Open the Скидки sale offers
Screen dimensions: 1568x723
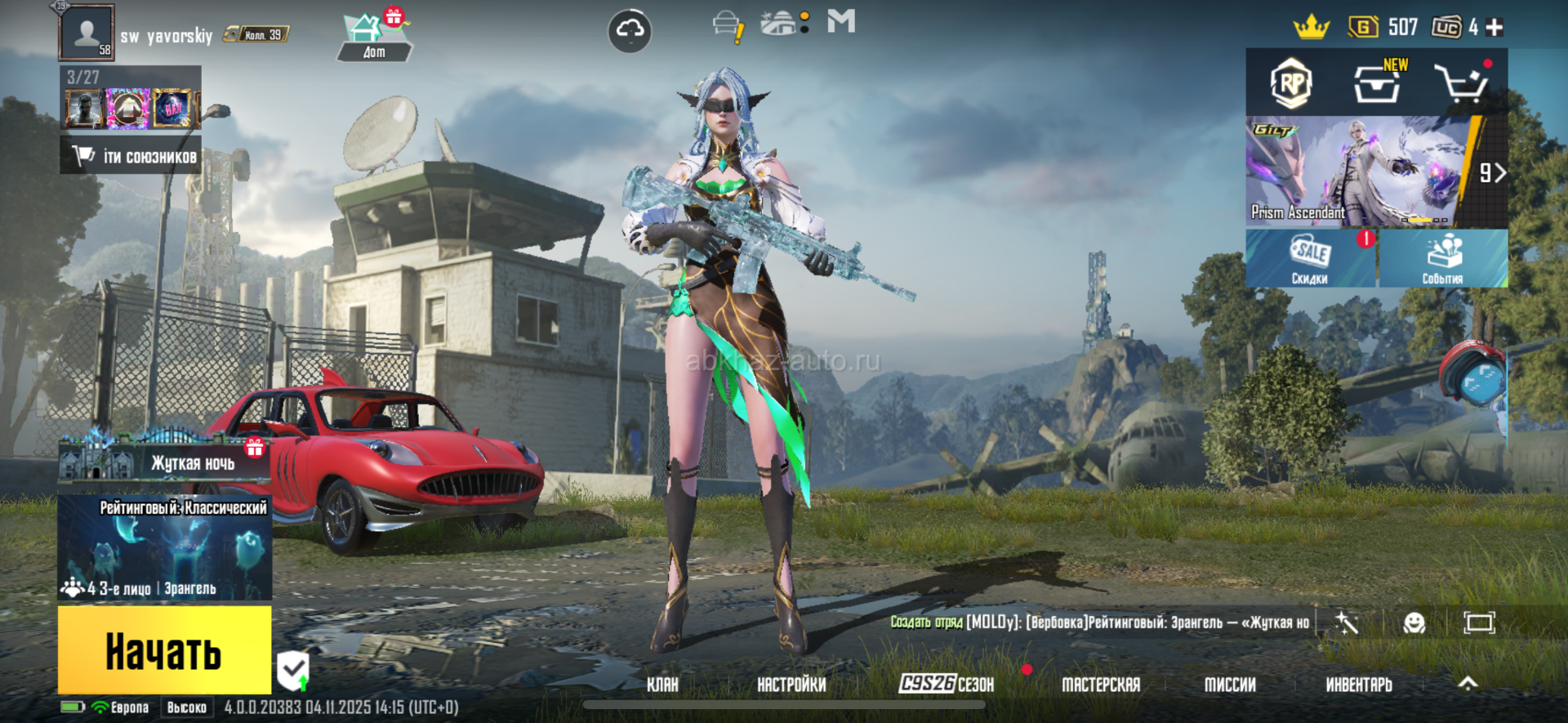tap(1310, 258)
